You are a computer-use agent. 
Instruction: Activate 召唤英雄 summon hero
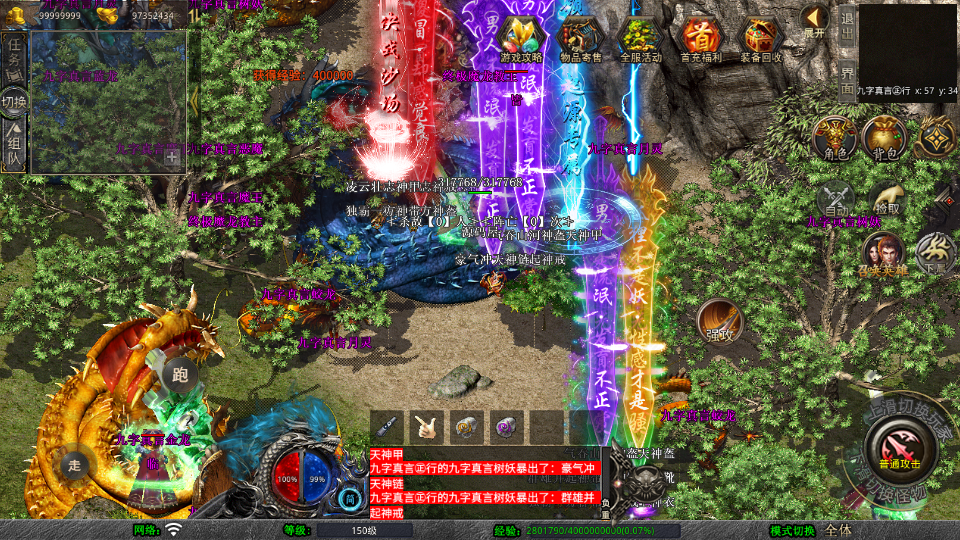coord(884,254)
